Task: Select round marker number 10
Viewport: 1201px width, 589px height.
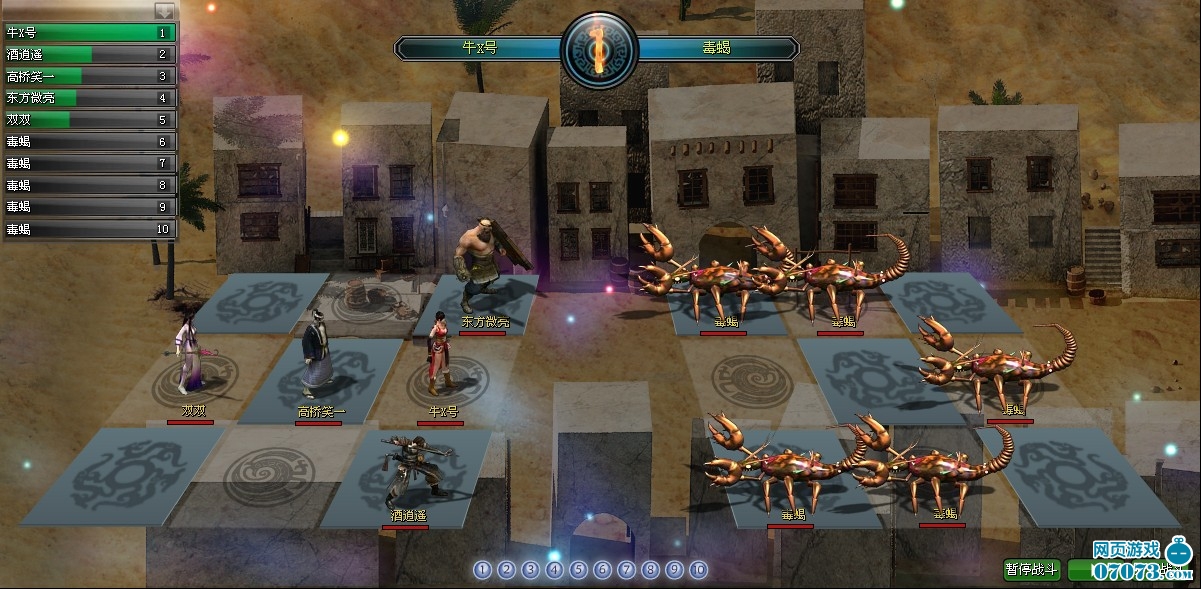Action: pos(699,570)
